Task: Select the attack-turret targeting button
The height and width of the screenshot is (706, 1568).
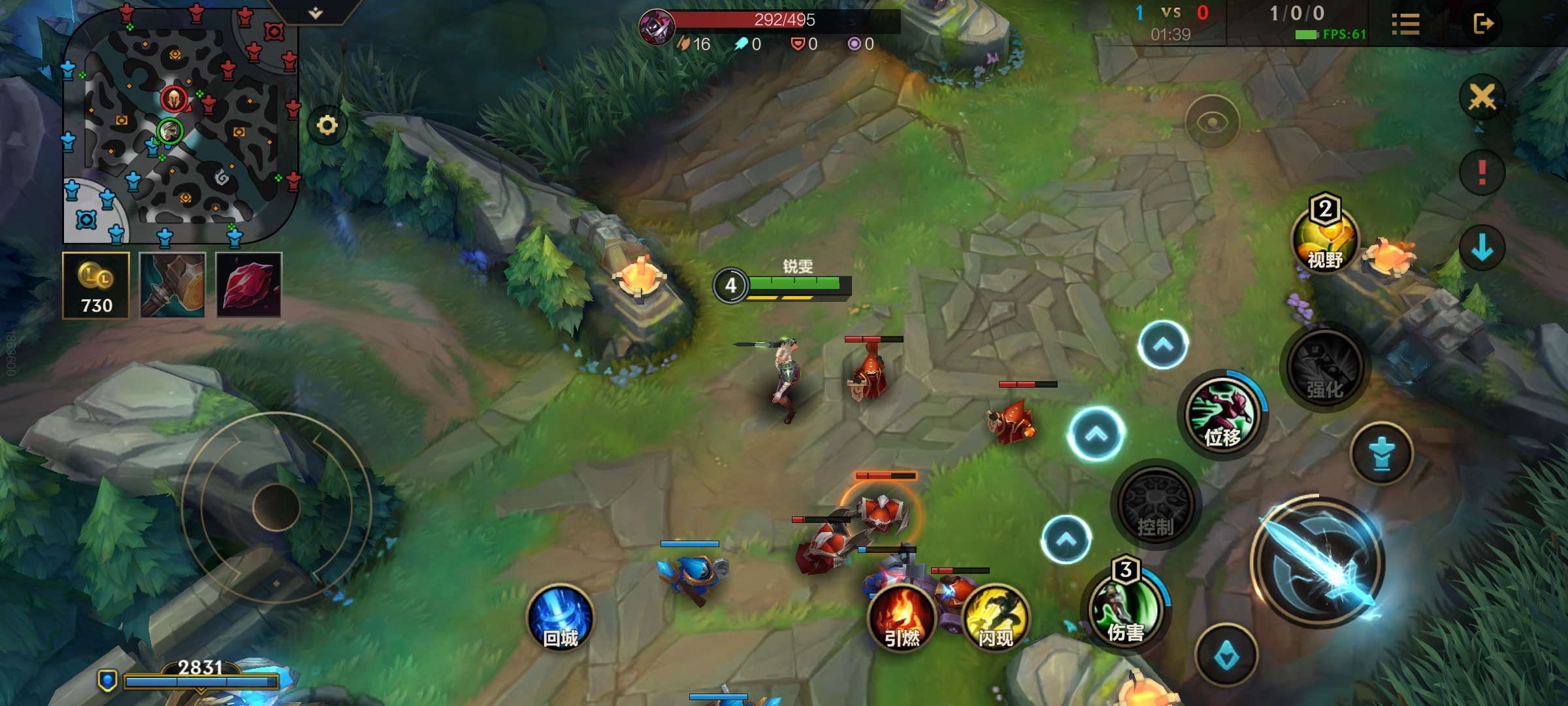Action: (x=1381, y=454)
